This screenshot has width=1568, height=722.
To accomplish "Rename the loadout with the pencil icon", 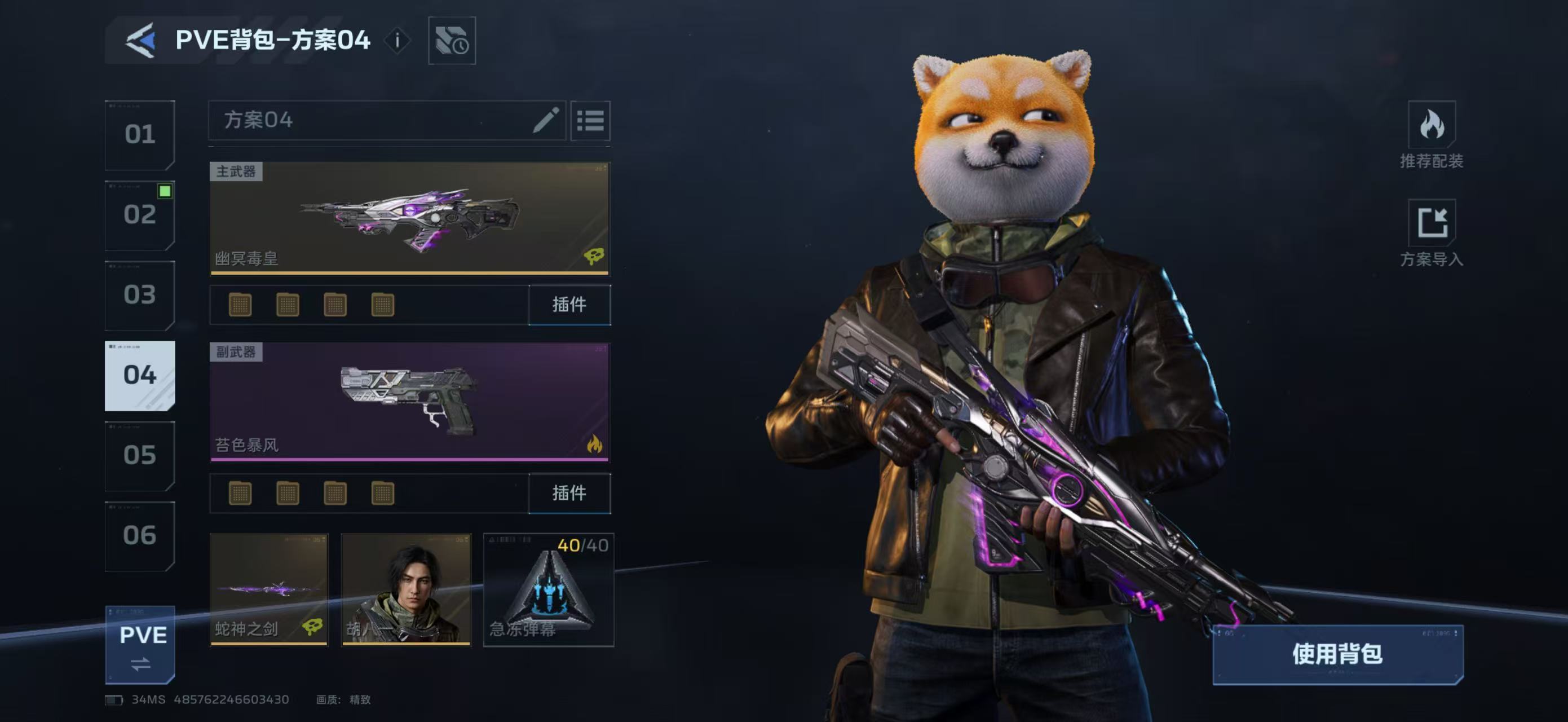I will 545,120.
